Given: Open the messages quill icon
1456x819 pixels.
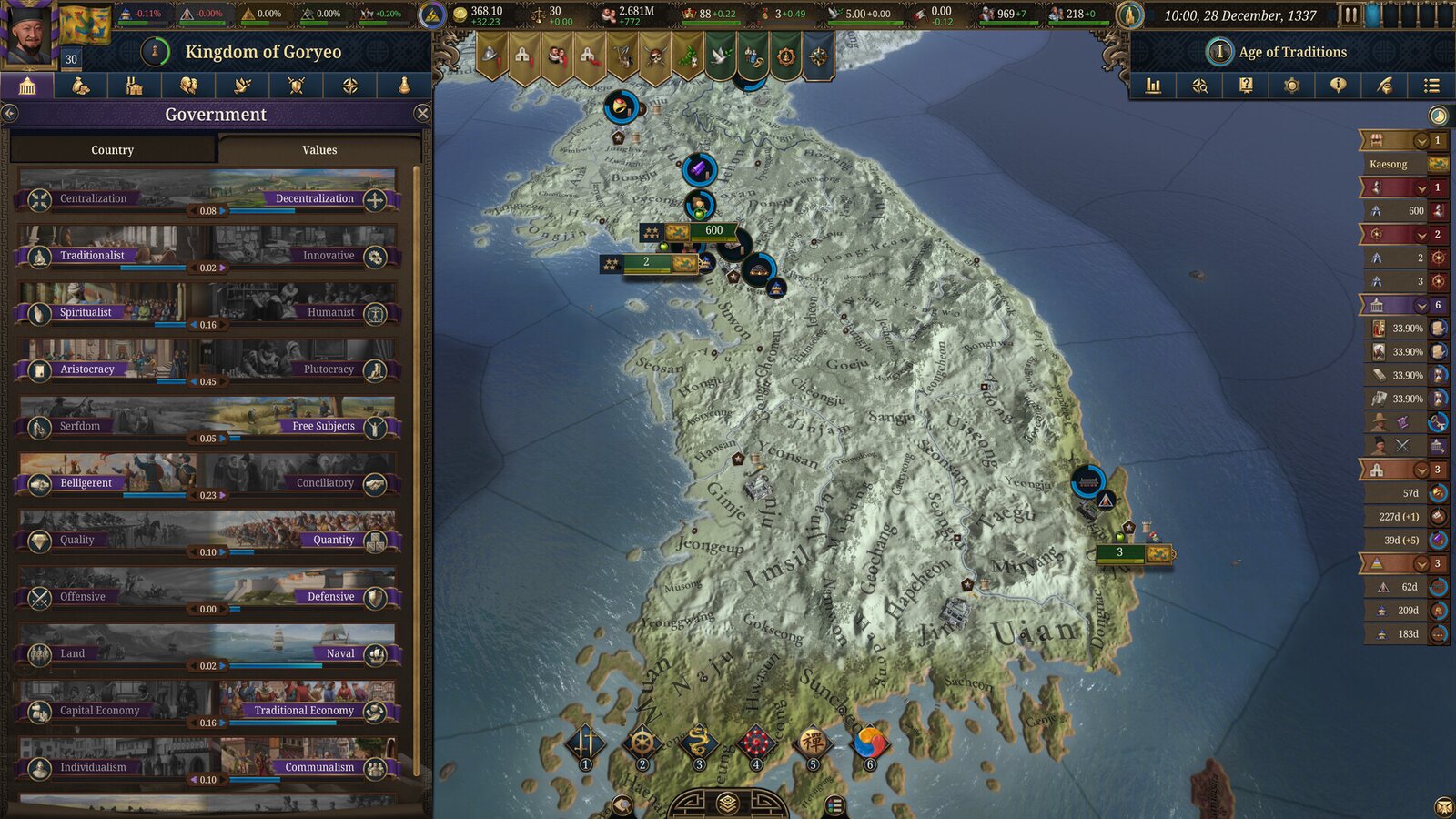Looking at the screenshot, I should point(1382,86).
